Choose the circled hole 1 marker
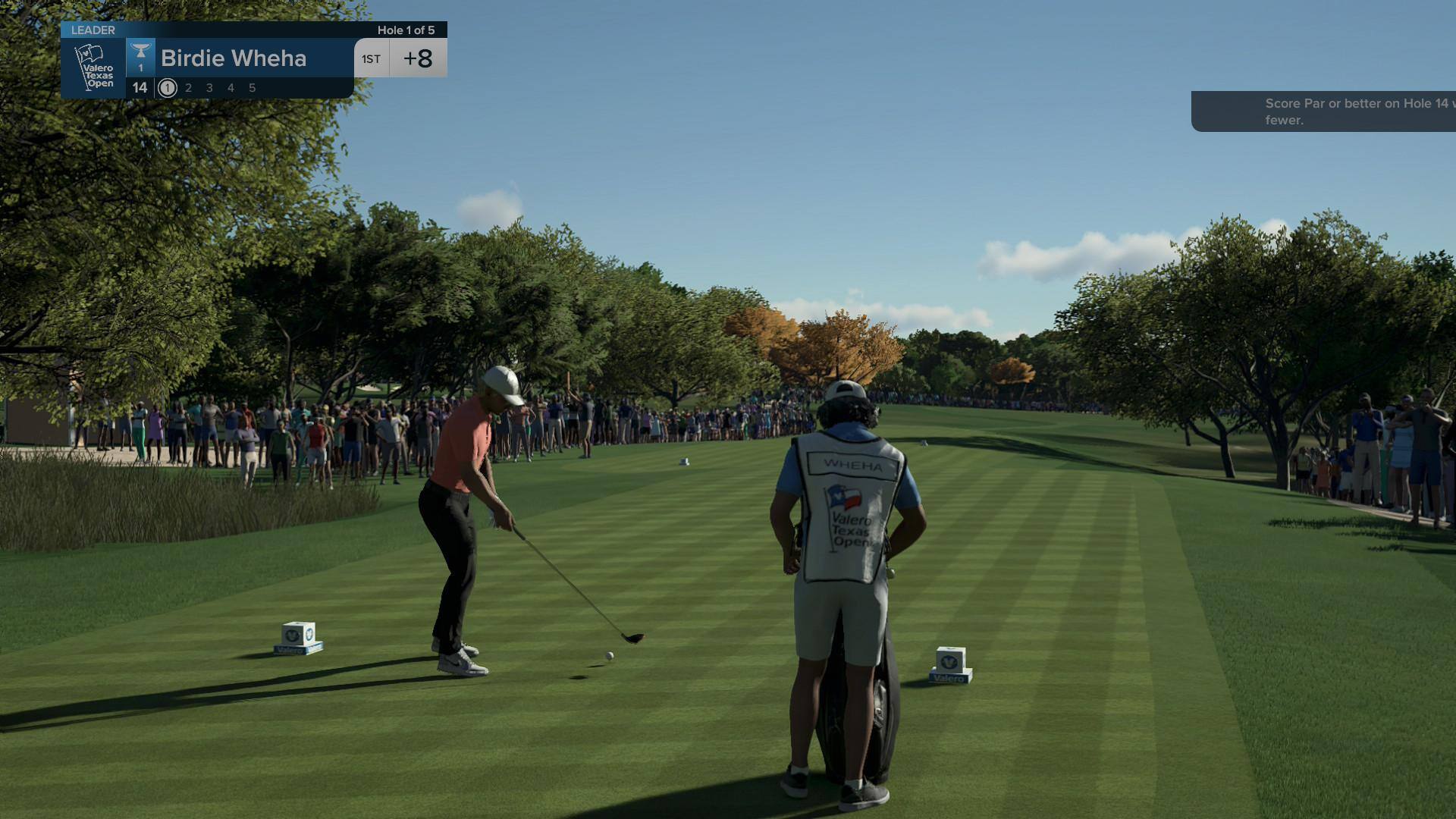This screenshot has width=1456, height=819. (168, 88)
